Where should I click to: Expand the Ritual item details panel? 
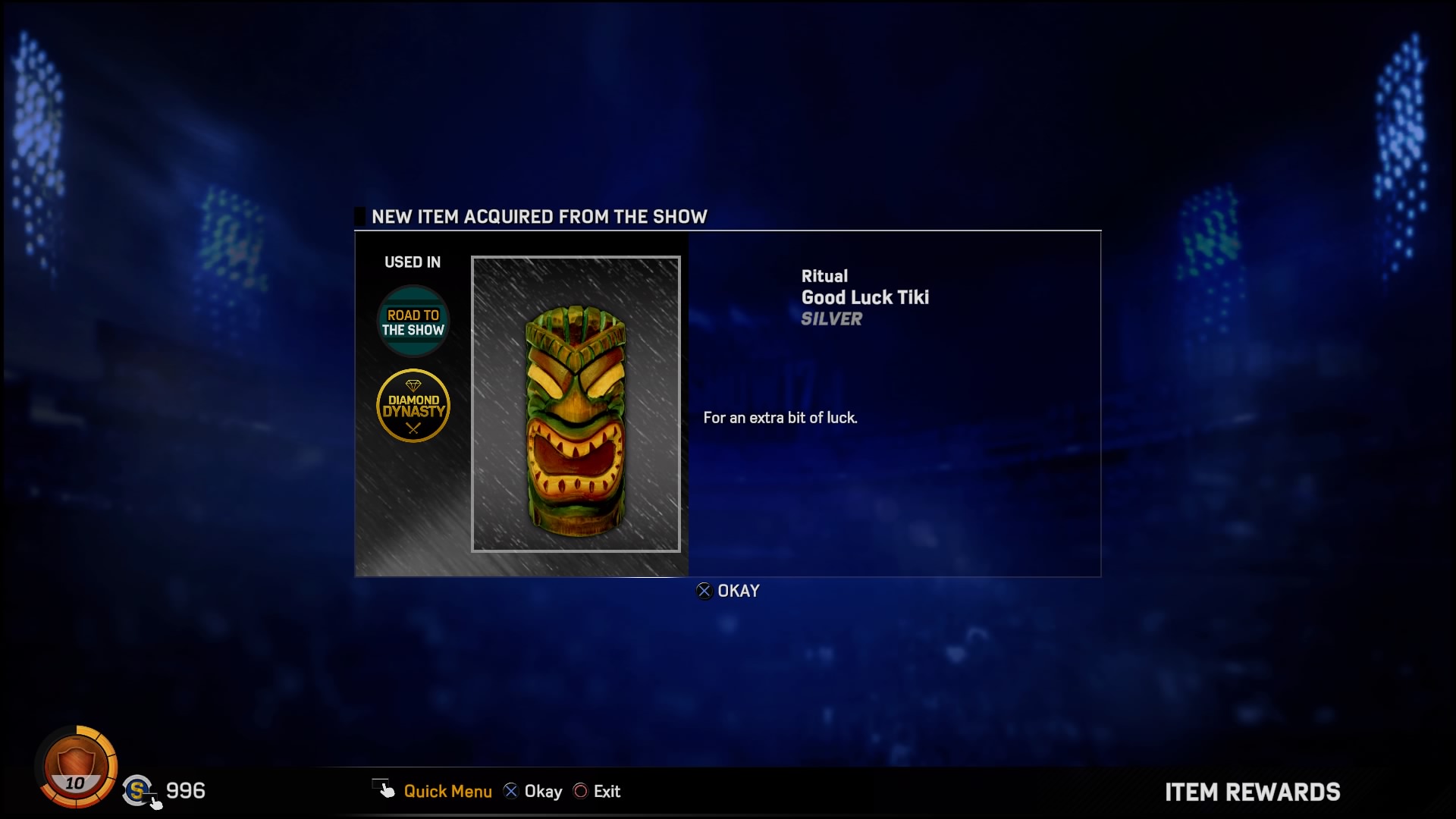click(825, 276)
